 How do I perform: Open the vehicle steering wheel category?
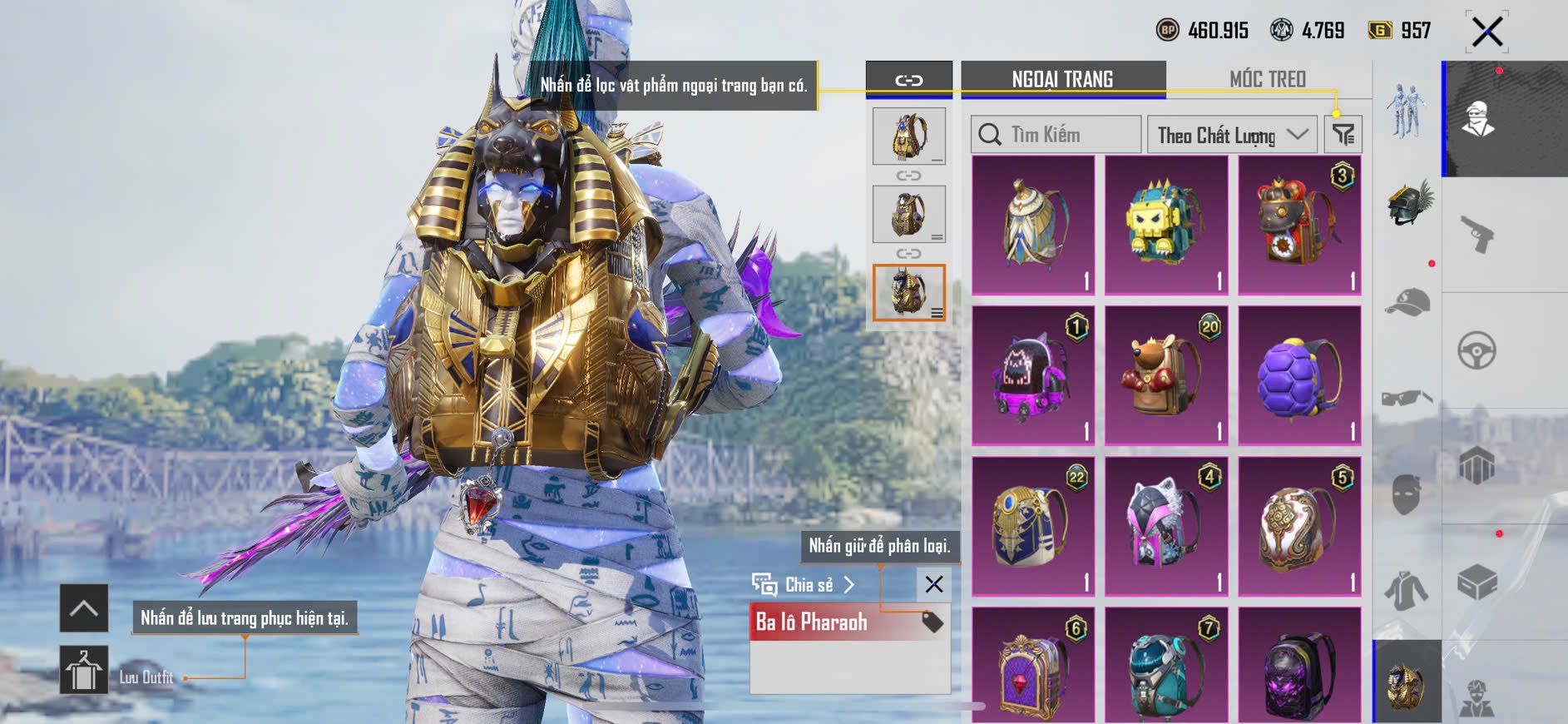click(x=1477, y=350)
